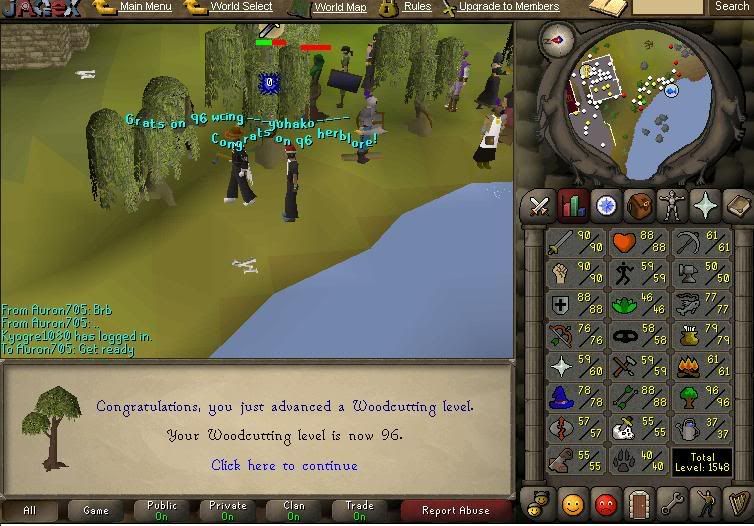Switch to the prayer star tab

pyautogui.click(x=705, y=206)
